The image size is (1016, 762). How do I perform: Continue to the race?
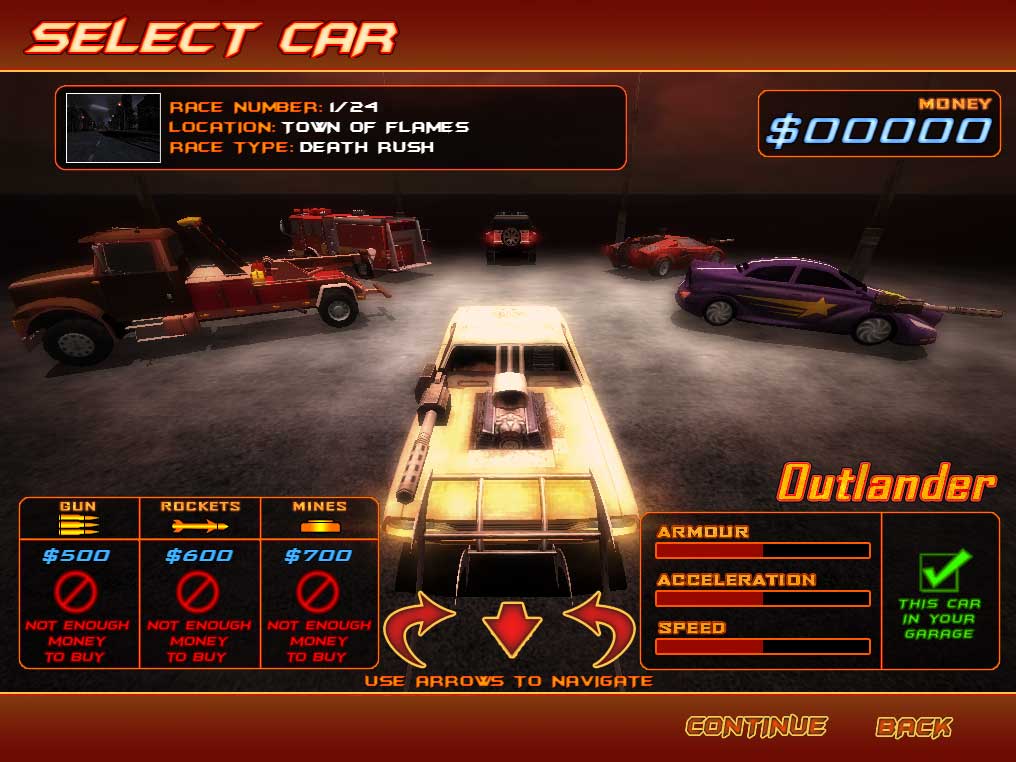[756, 727]
